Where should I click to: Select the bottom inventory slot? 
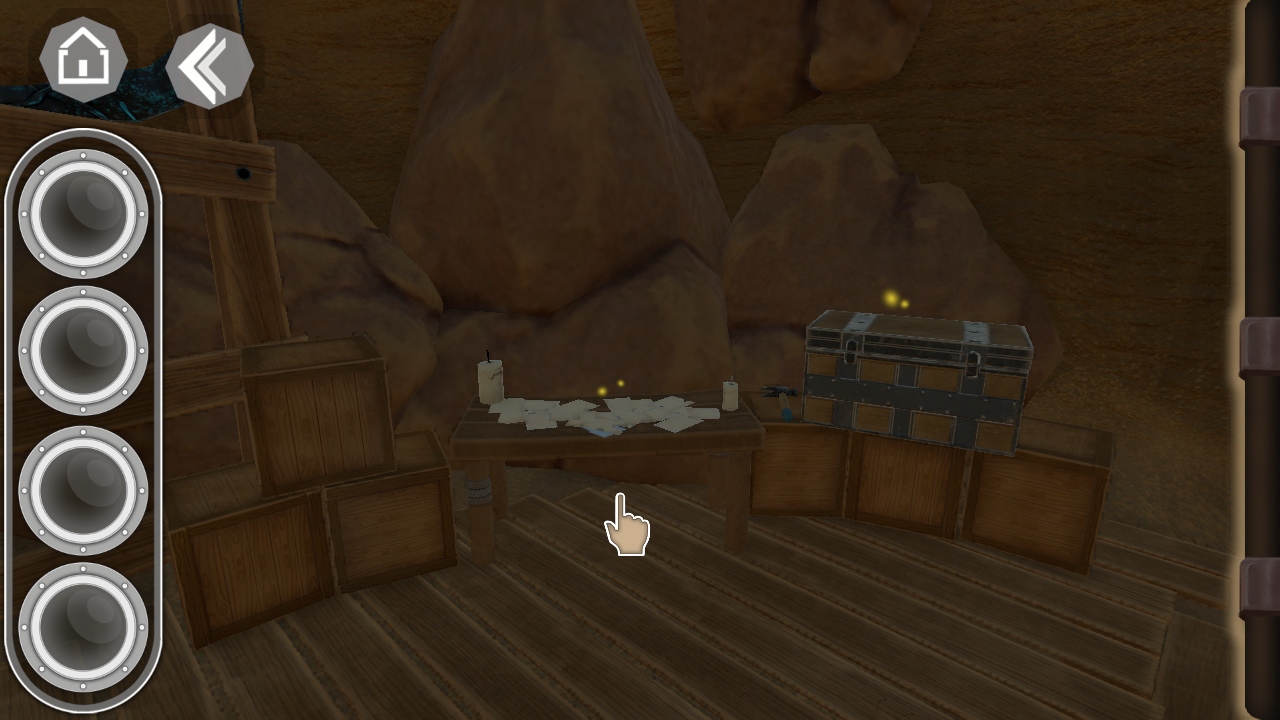pyautogui.click(x=81, y=628)
